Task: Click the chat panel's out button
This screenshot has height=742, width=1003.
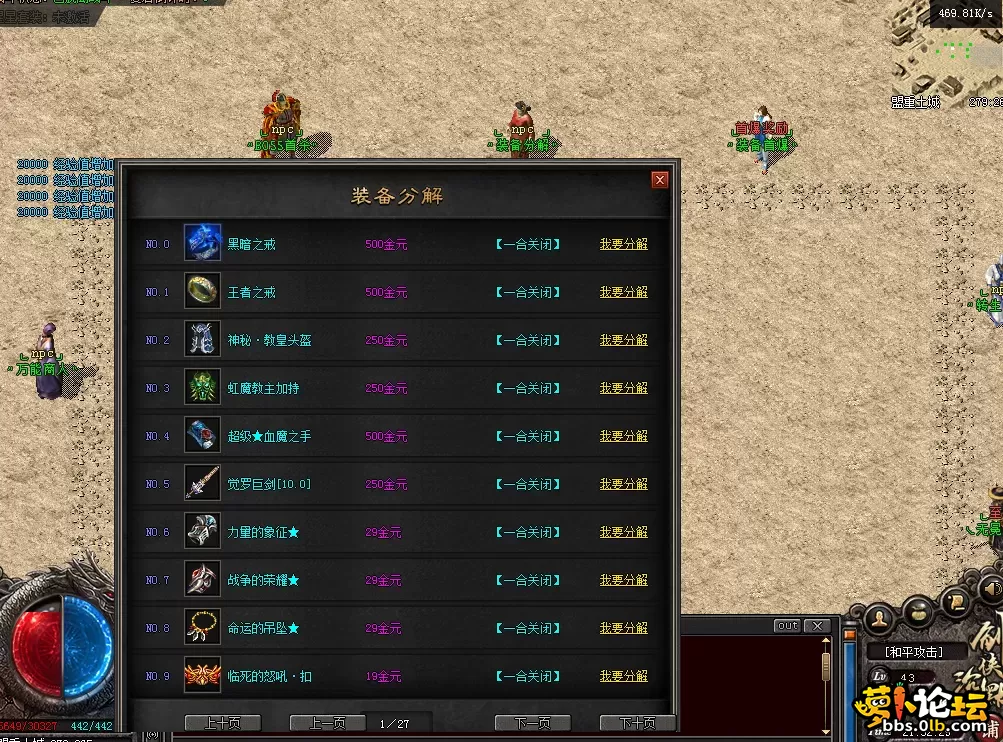Action: tap(787, 626)
